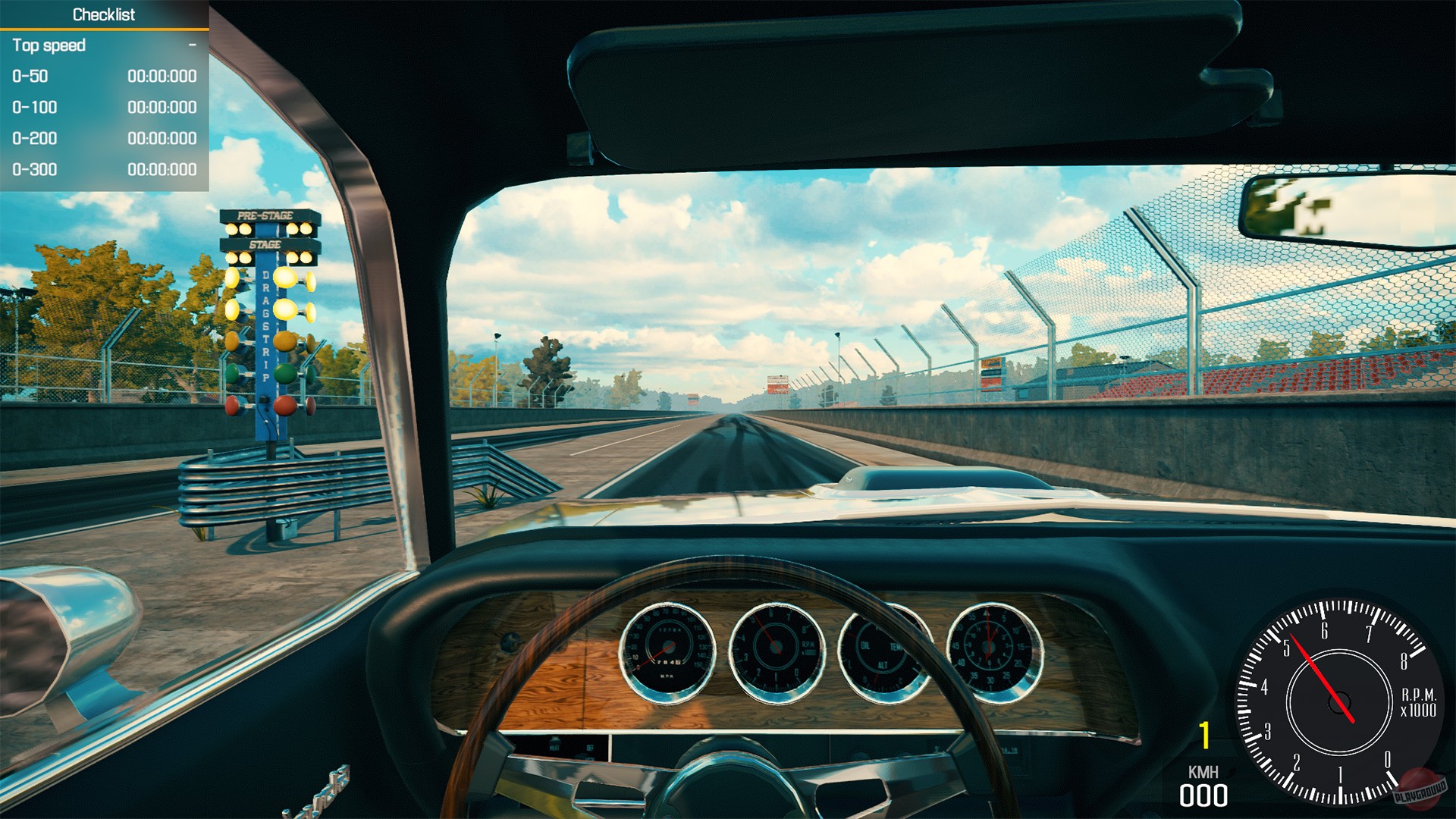
Task: Expand the 0-300 timing row
Action: click(x=34, y=170)
